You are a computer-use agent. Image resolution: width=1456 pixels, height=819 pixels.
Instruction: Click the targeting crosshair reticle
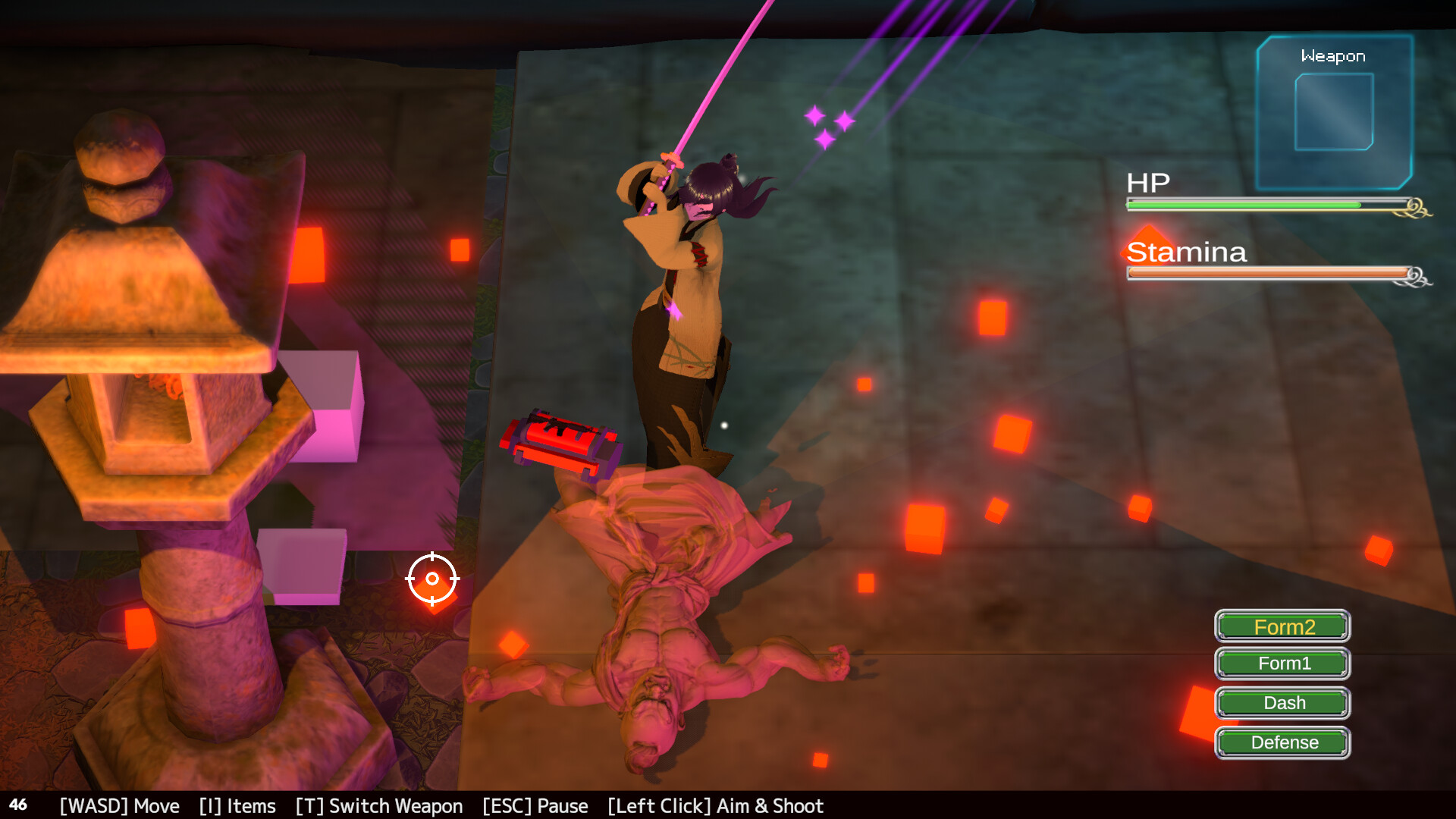coord(433,579)
